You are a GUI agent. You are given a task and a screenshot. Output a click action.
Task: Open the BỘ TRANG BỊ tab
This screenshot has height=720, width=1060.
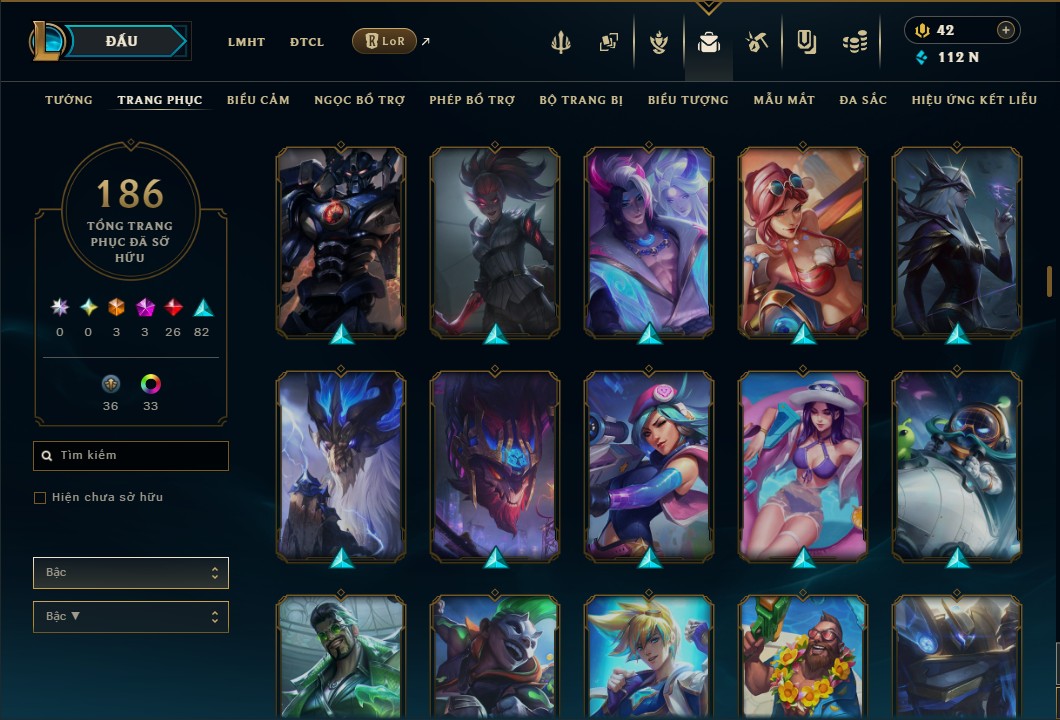click(x=581, y=100)
